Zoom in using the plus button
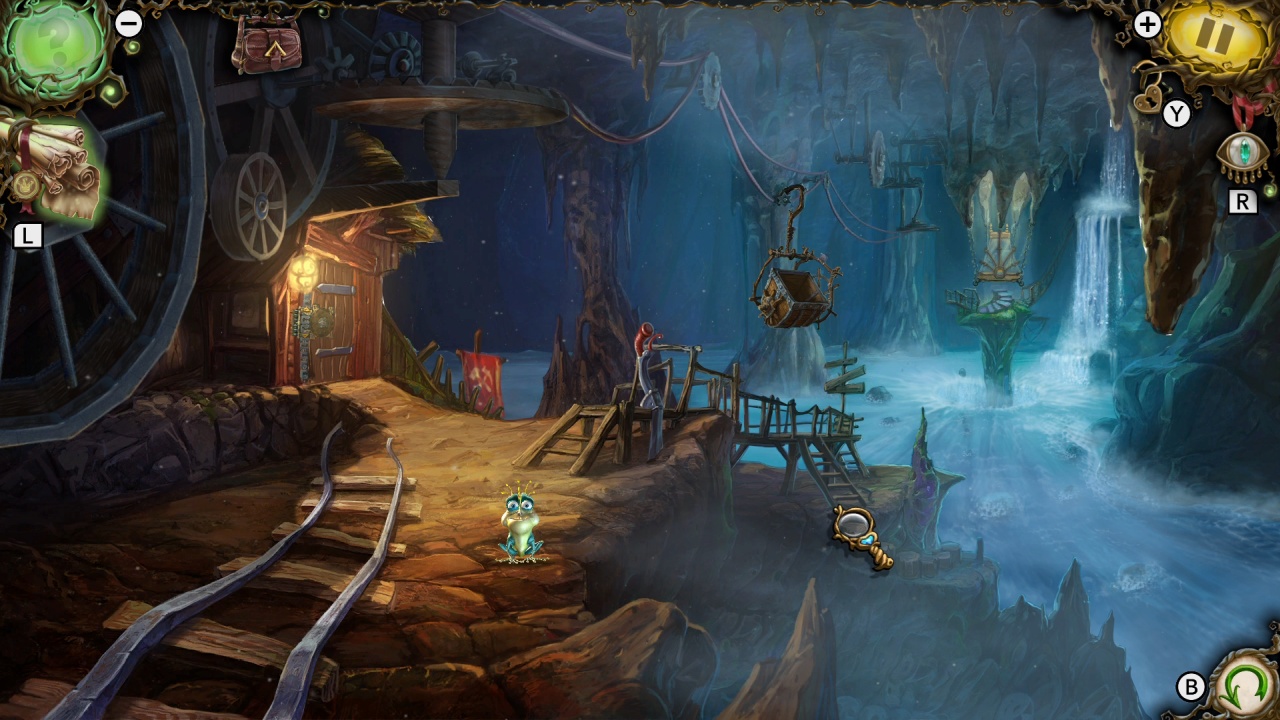This screenshot has height=720, width=1280. point(1148,22)
